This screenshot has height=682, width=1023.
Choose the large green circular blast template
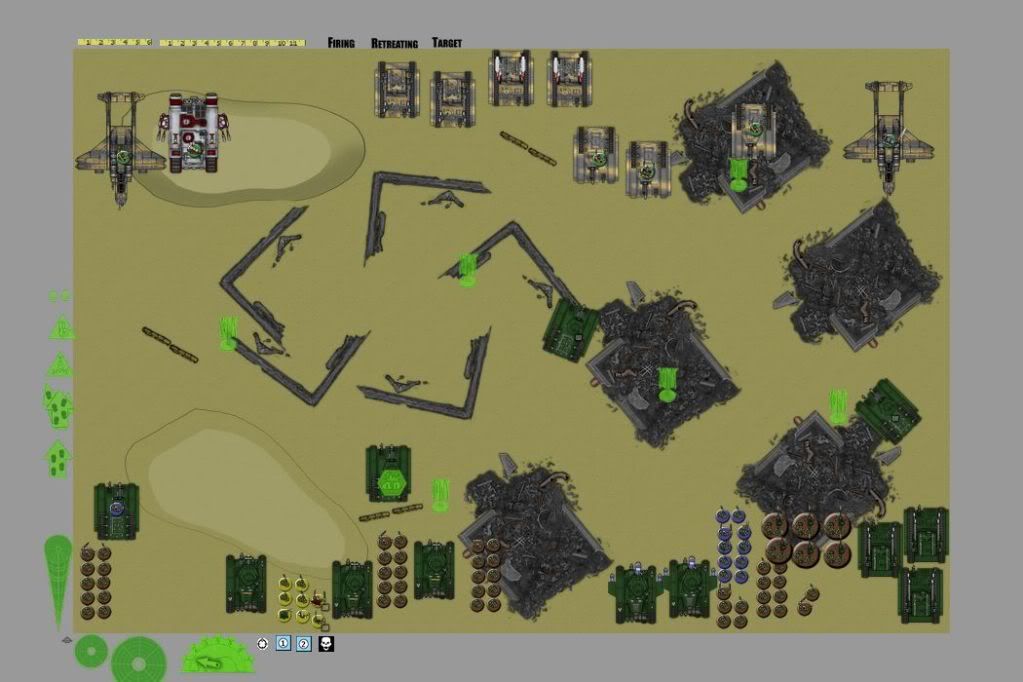coord(139,659)
